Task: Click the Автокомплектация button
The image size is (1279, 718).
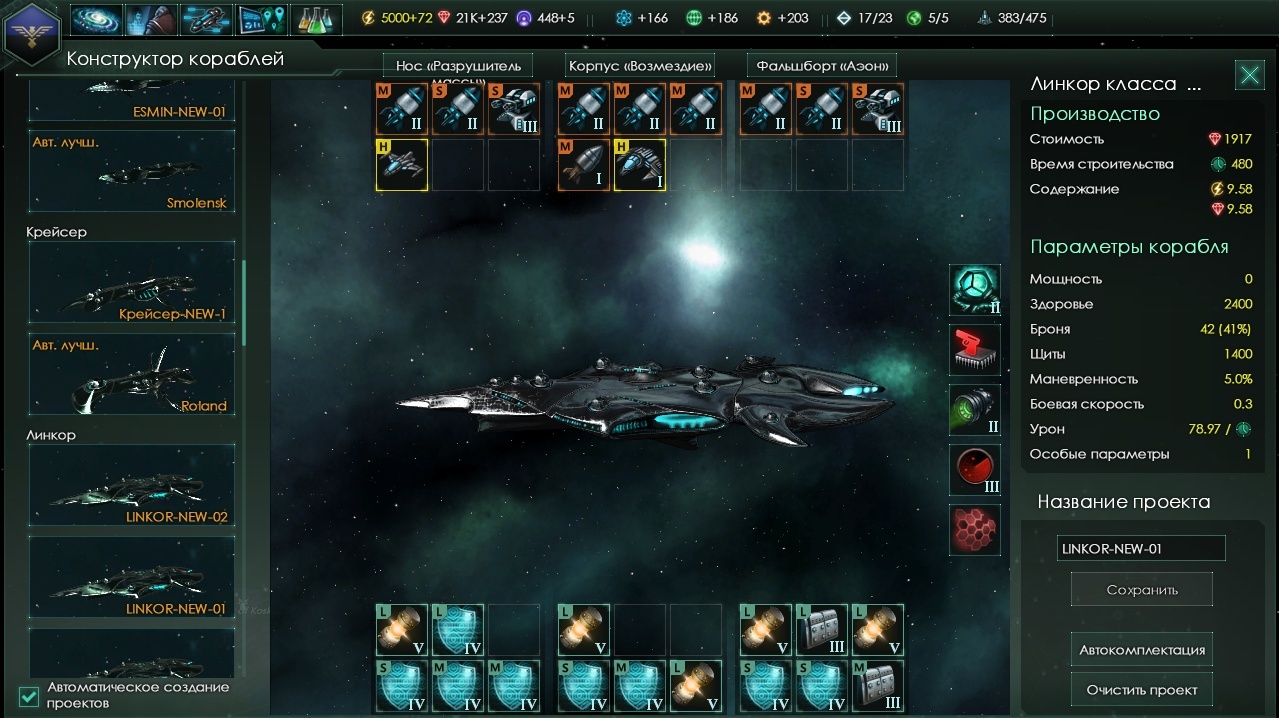Action: point(1141,650)
